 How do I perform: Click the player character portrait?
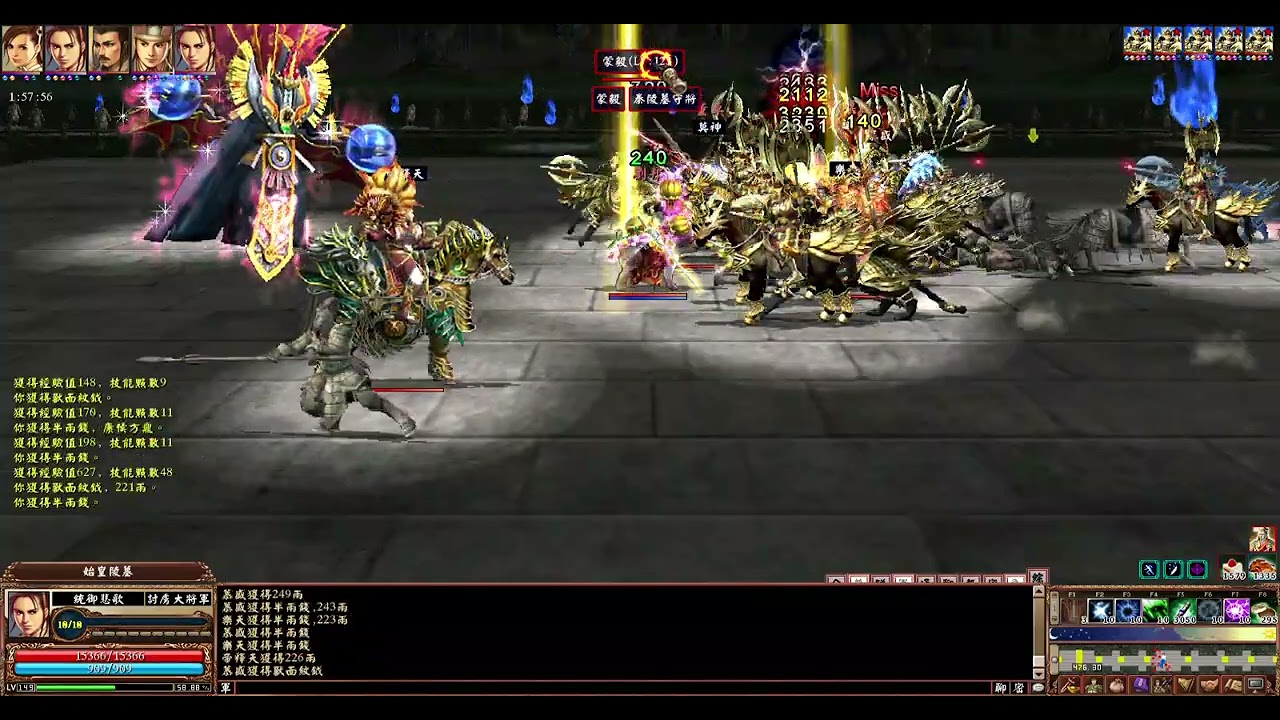(28, 614)
